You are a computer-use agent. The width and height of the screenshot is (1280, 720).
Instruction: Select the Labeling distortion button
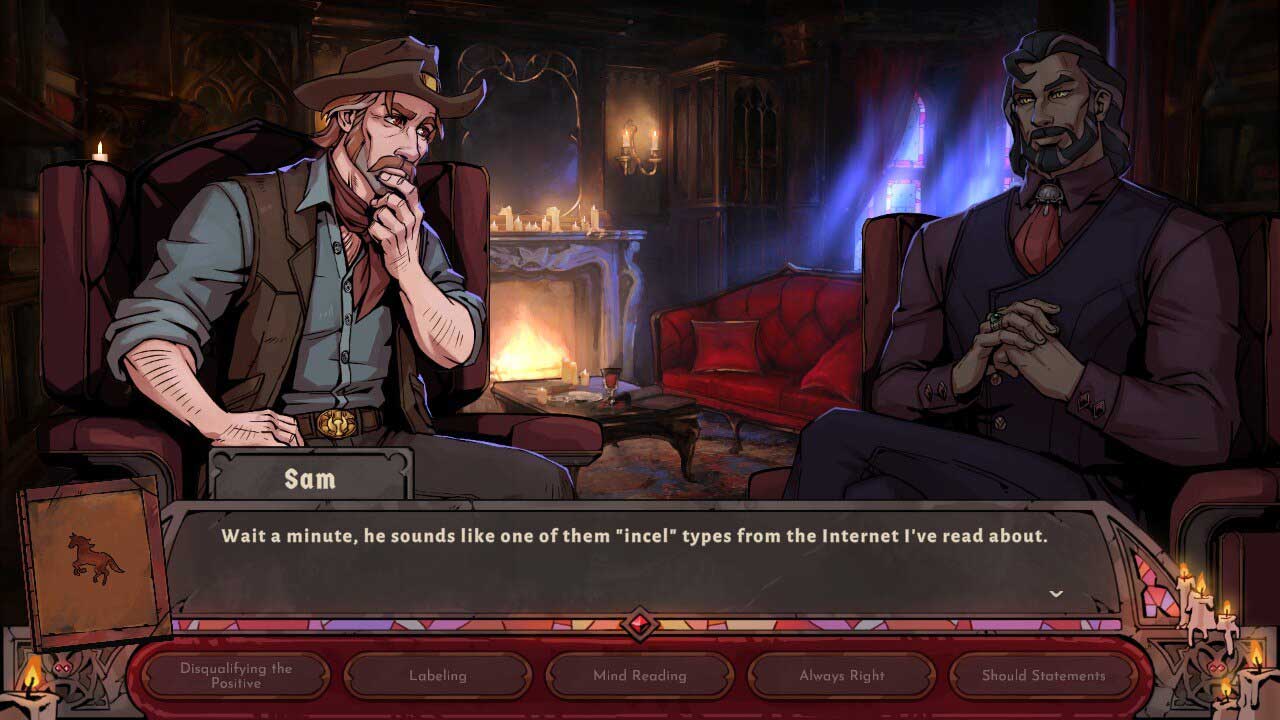[438, 675]
